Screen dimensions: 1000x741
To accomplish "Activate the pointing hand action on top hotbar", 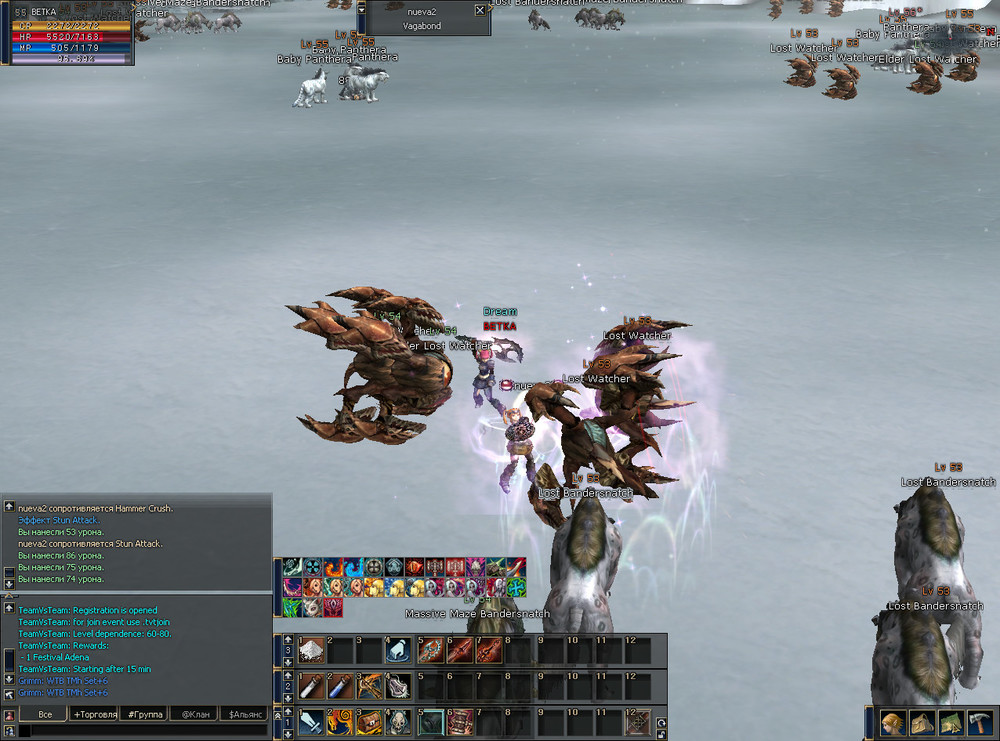I will (399, 651).
